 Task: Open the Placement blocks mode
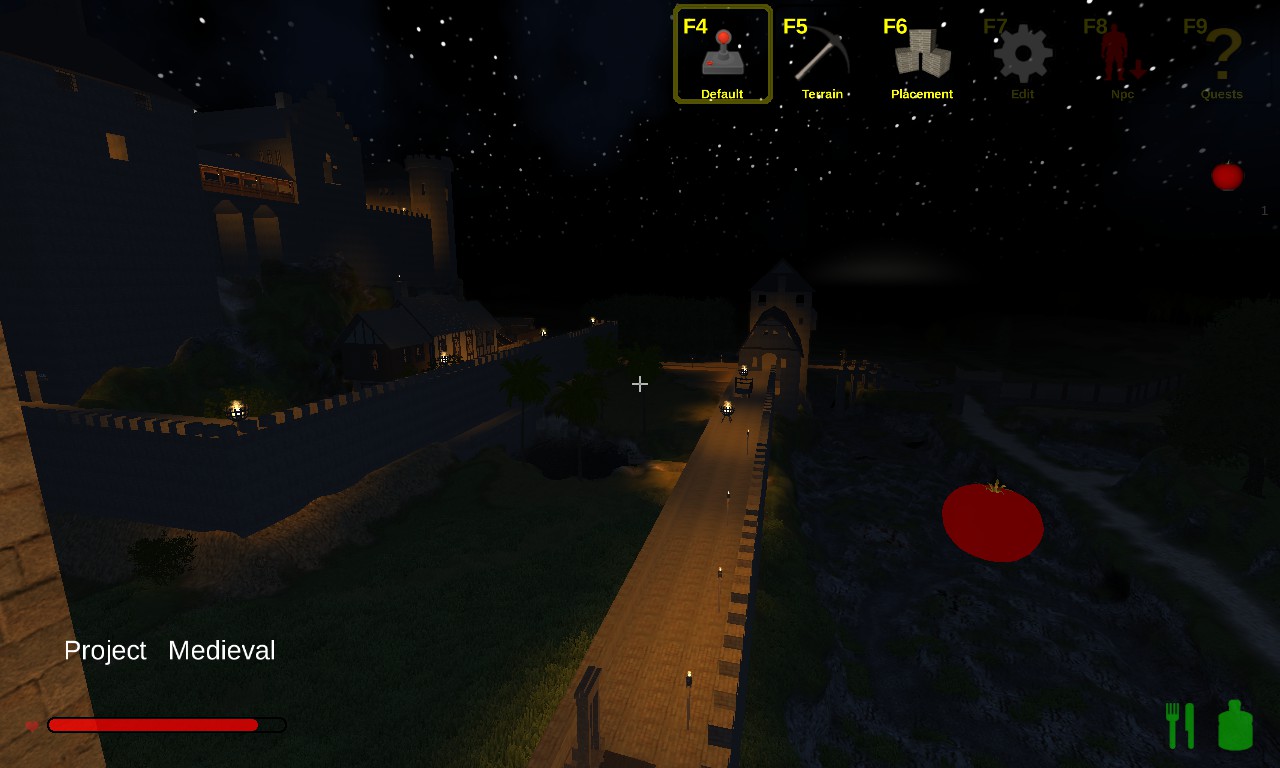pyautogui.click(x=922, y=54)
